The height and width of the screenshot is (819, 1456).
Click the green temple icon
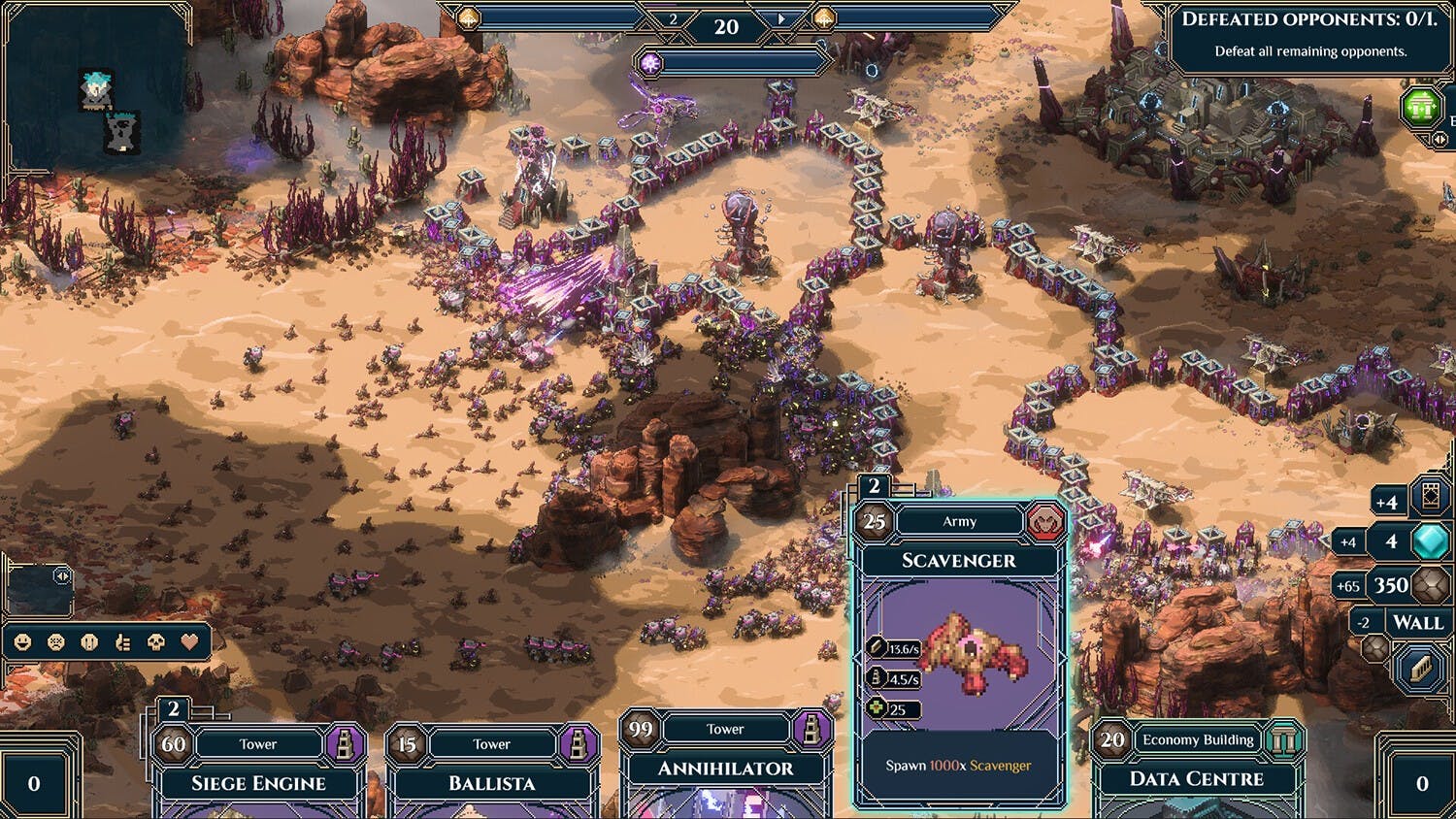pyautogui.click(x=1421, y=107)
